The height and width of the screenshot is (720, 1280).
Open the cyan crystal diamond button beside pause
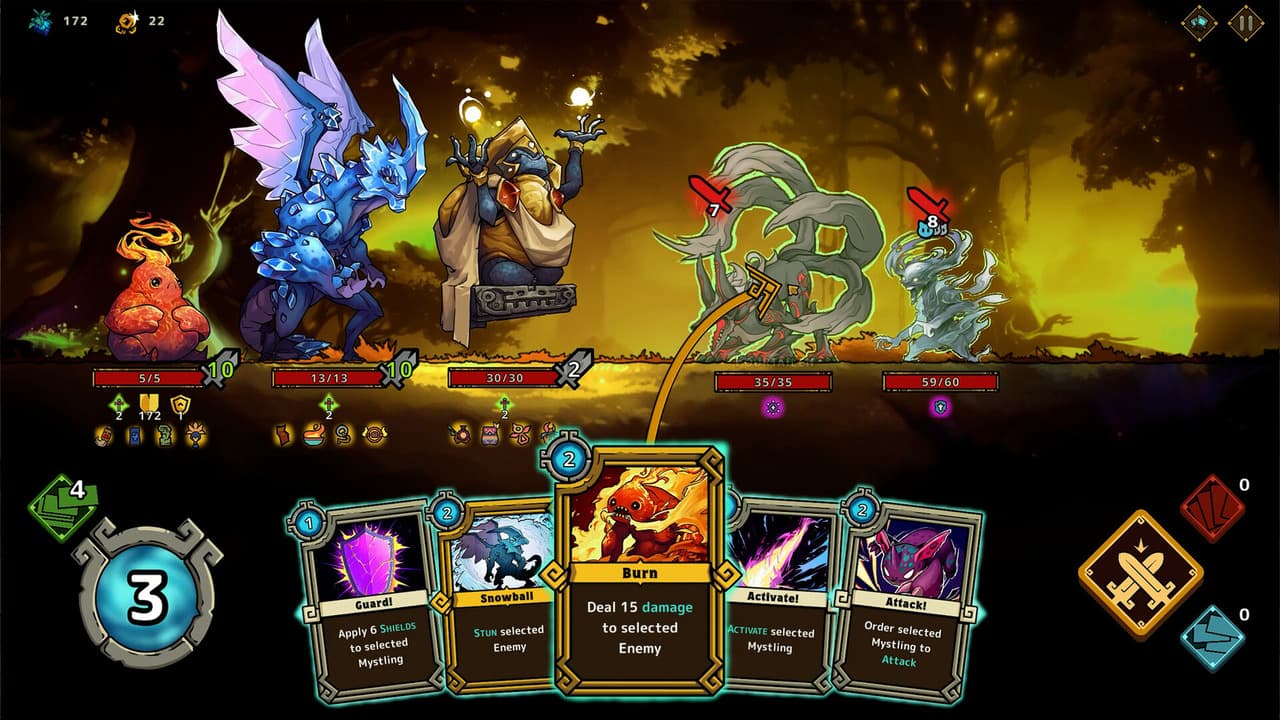pyautogui.click(x=1199, y=22)
